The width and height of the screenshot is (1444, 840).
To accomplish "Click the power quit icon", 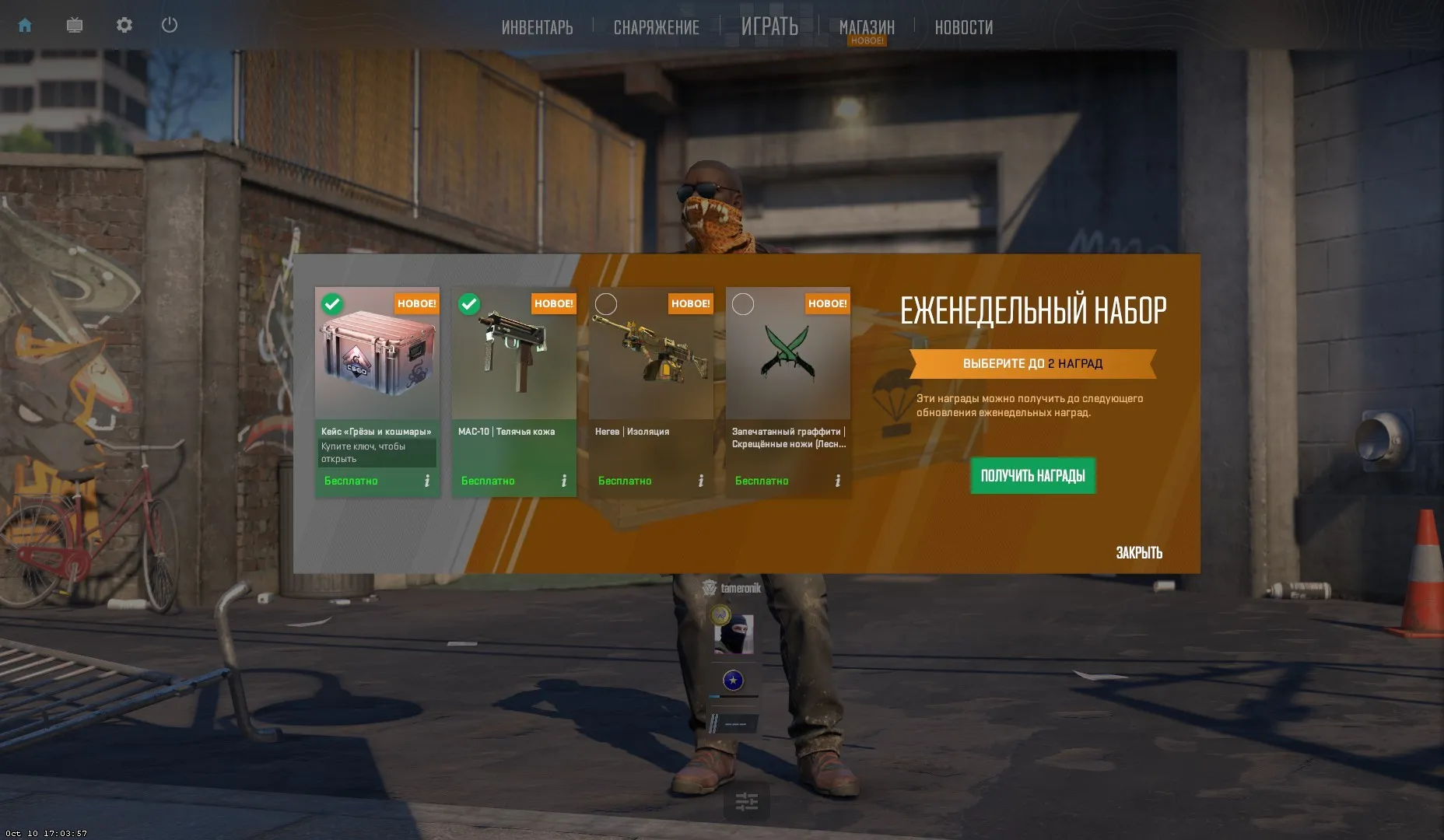I will coord(170,26).
